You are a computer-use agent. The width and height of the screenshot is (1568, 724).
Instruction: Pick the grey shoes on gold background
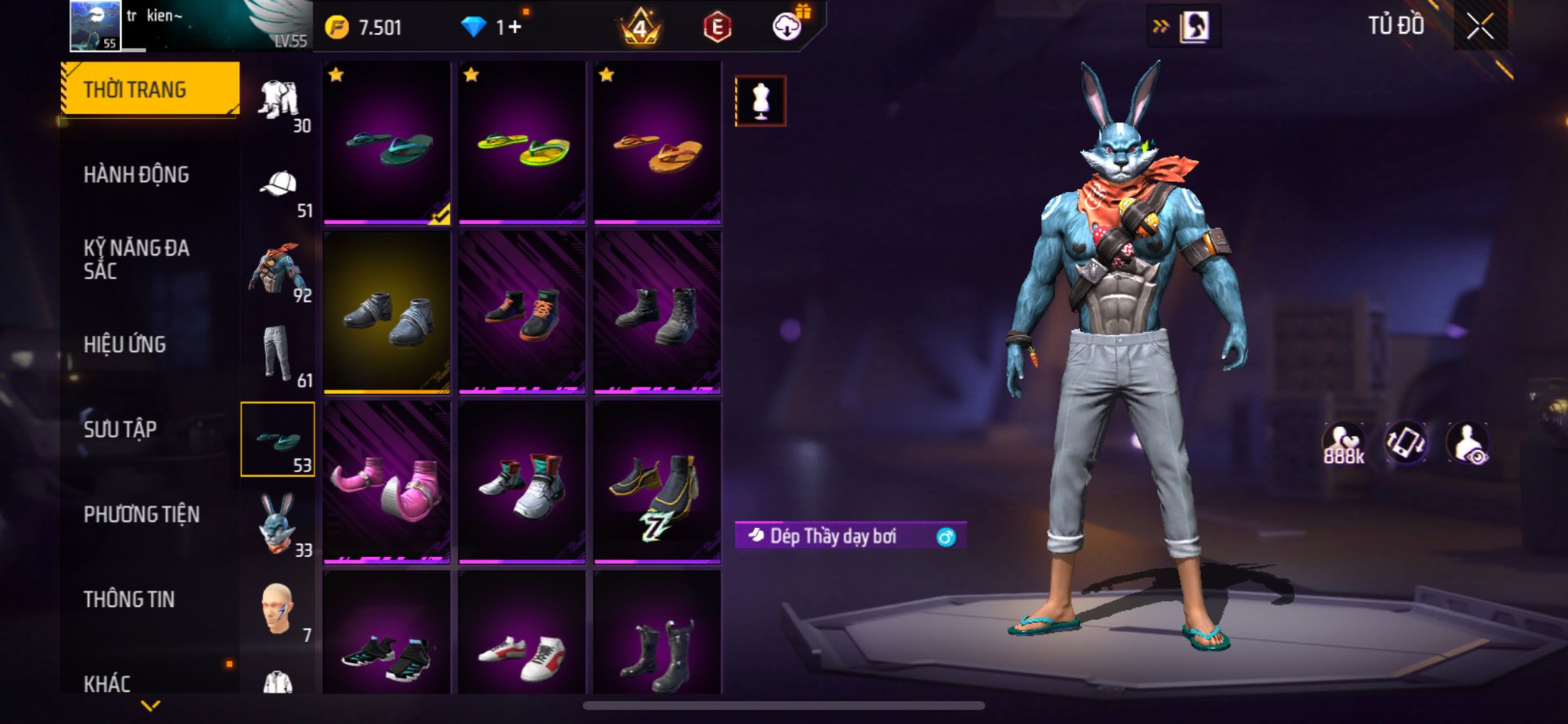[387, 312]
